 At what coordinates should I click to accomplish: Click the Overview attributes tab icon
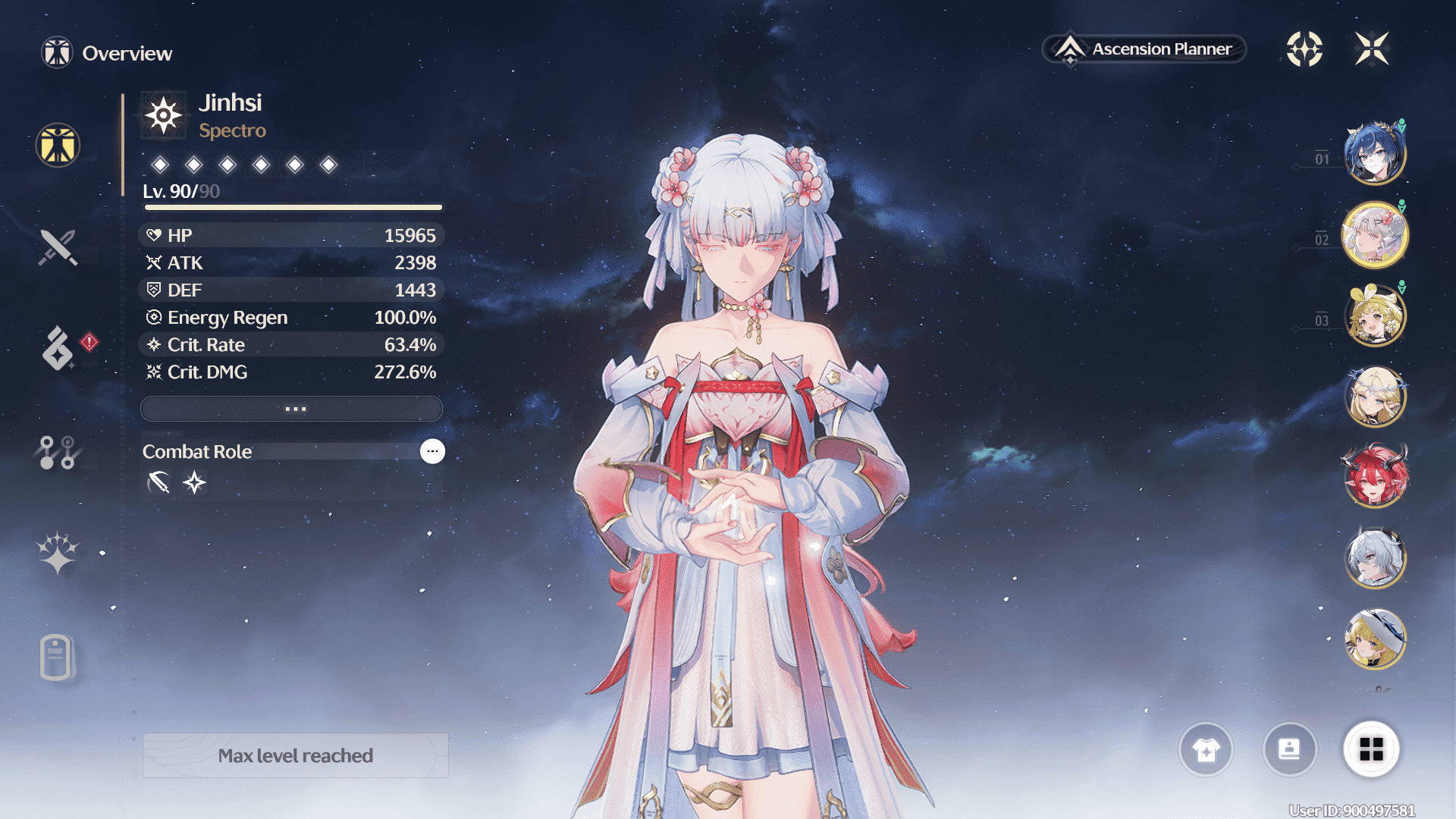pyautogui.click(x=58, y=145)
